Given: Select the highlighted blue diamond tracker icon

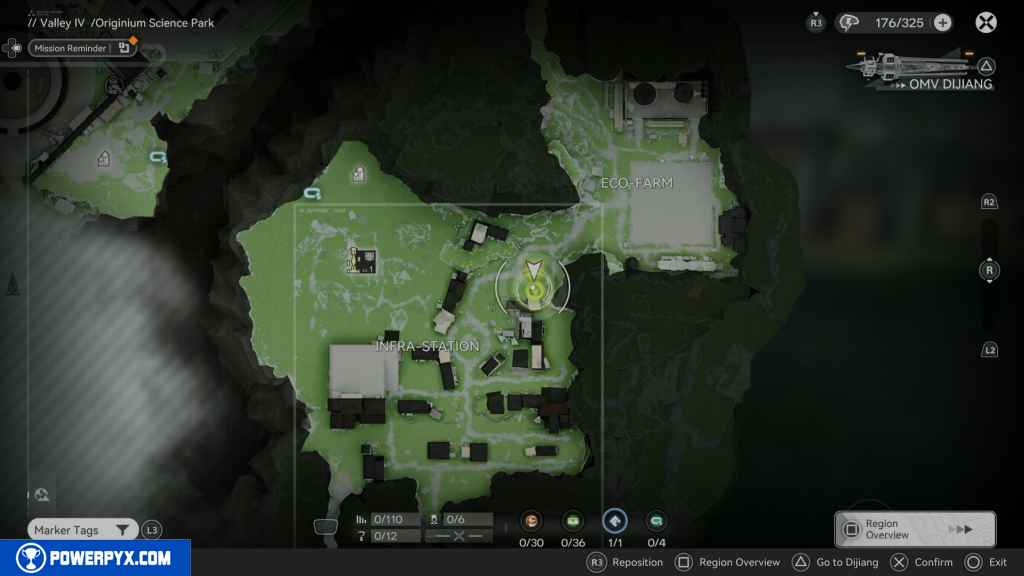Looking at the screenshot, I should 615,521.
